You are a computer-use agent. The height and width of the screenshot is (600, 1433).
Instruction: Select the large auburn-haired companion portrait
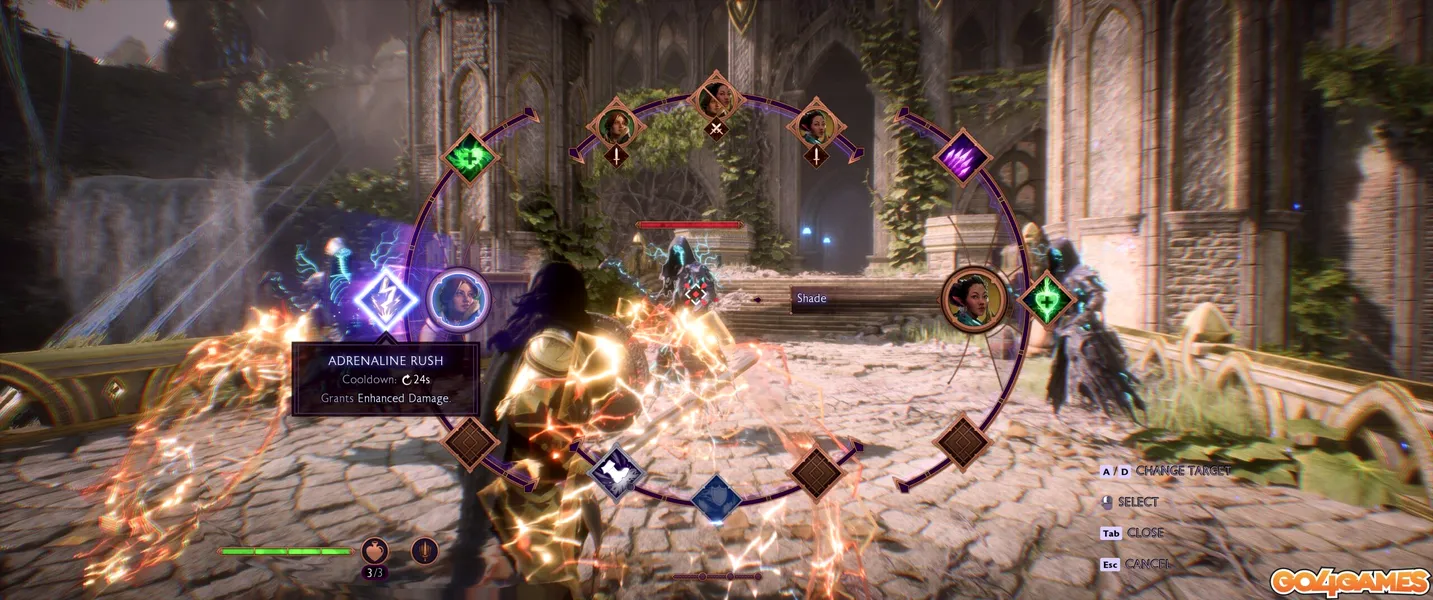(458, 299)
